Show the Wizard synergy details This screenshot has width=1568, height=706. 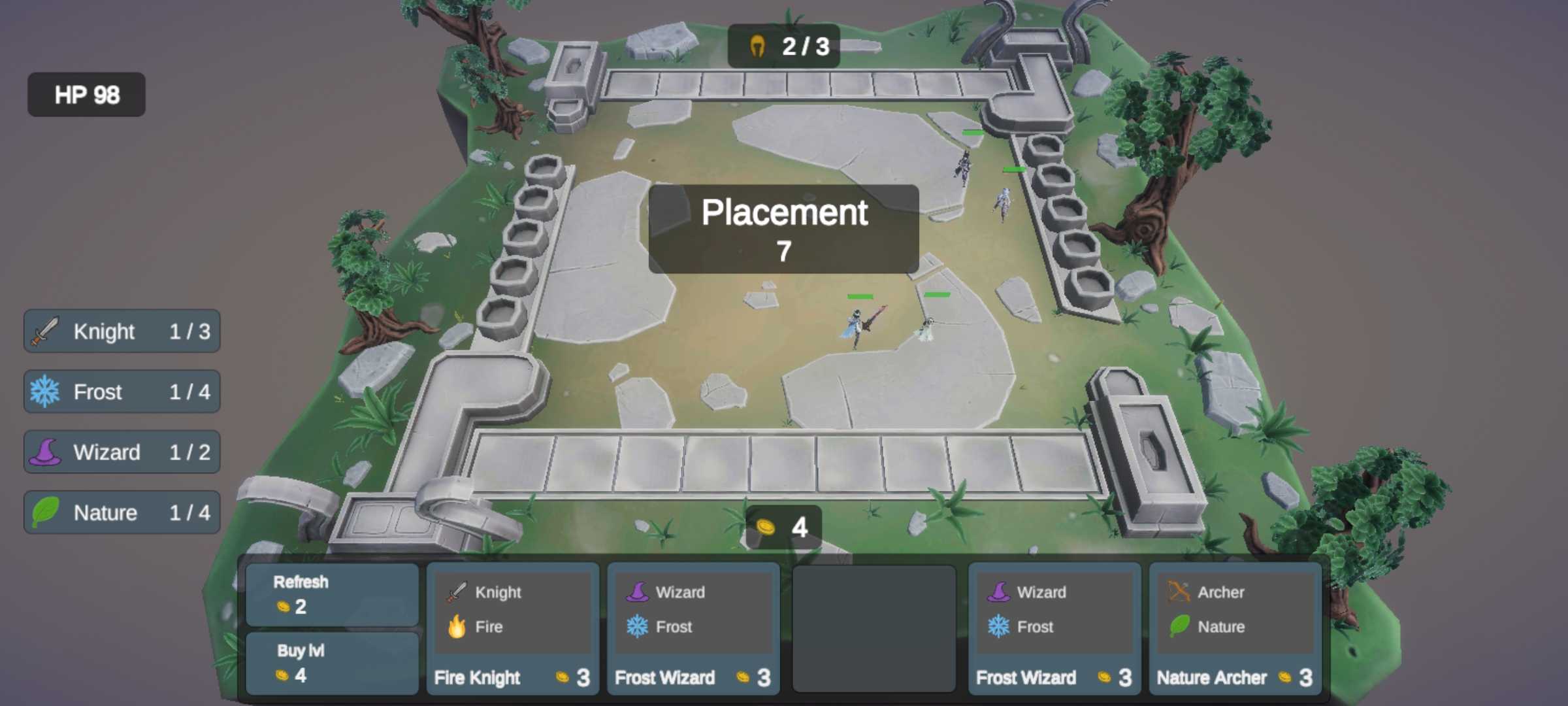click(x=122, y=452)
